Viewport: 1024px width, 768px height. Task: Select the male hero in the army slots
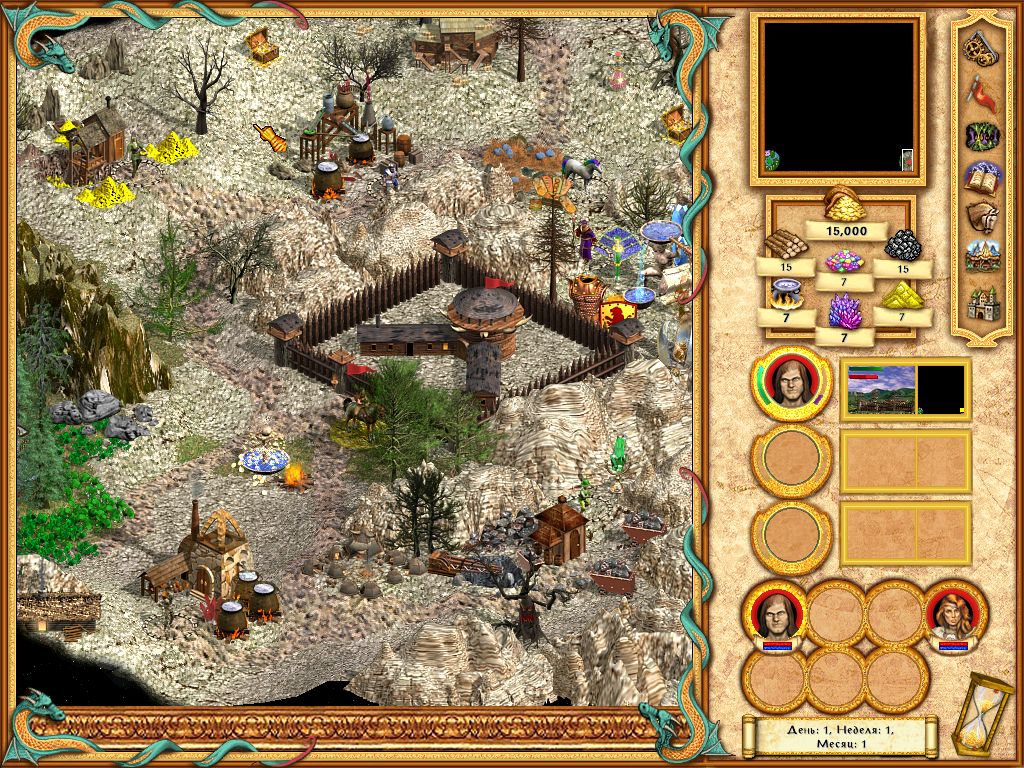pyautogui.click(x=774, y=611)
